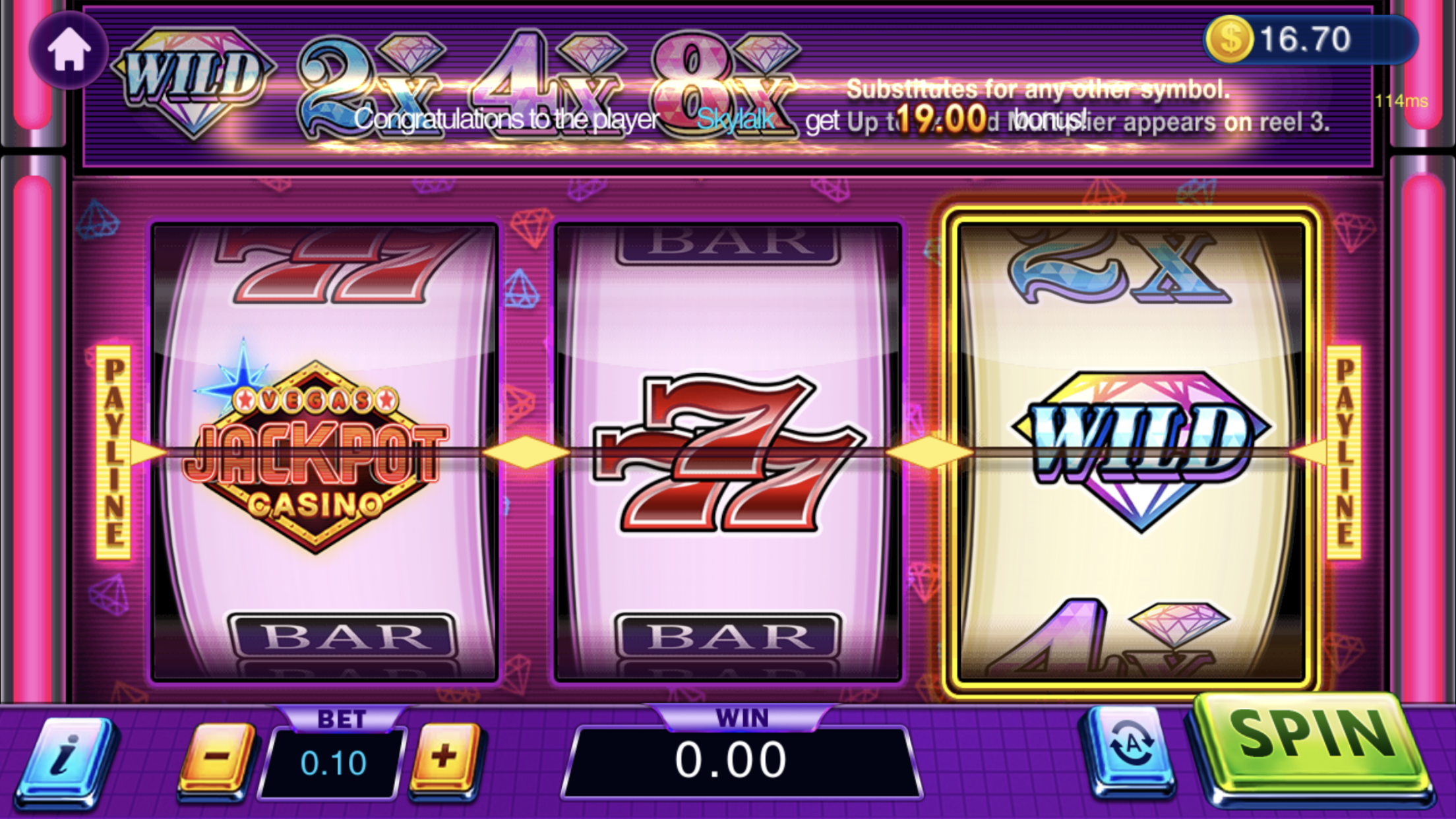Viewport: 1456px width, 819px height.
Task: Return to lobby via the home icon
Action: pos(69,50)
